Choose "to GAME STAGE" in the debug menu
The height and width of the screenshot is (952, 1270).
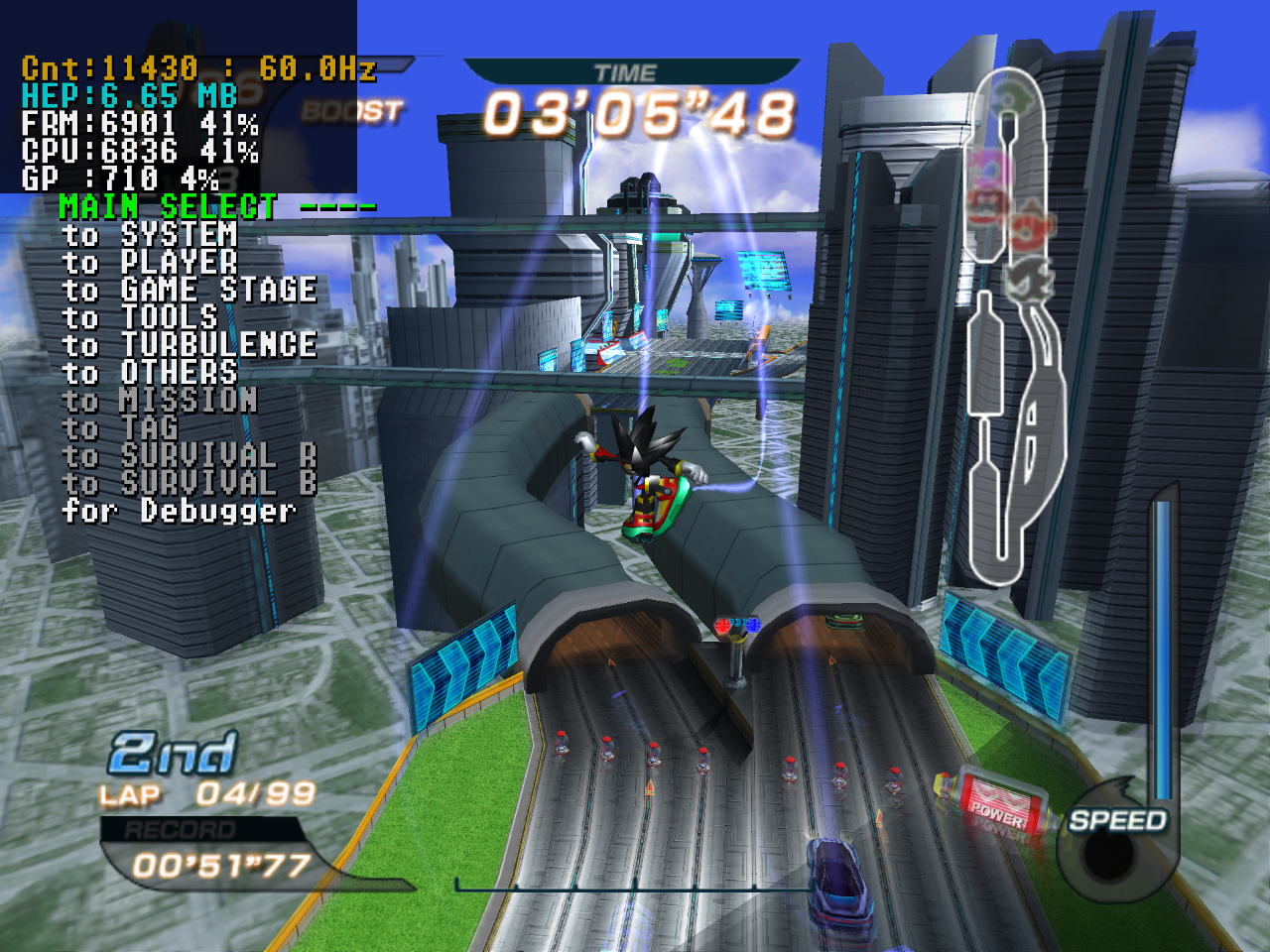(190, 291)
